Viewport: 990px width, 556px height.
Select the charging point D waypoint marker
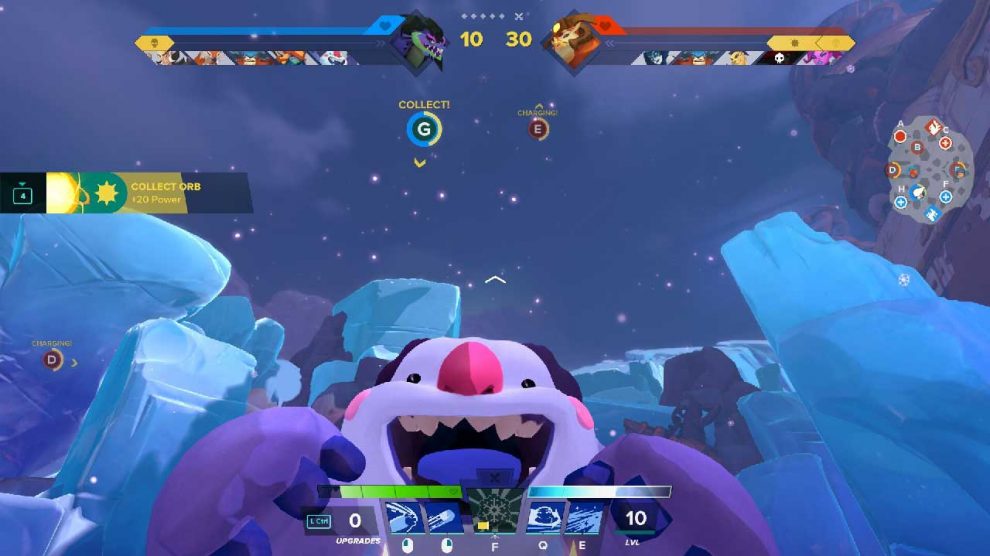coord(51,359)
